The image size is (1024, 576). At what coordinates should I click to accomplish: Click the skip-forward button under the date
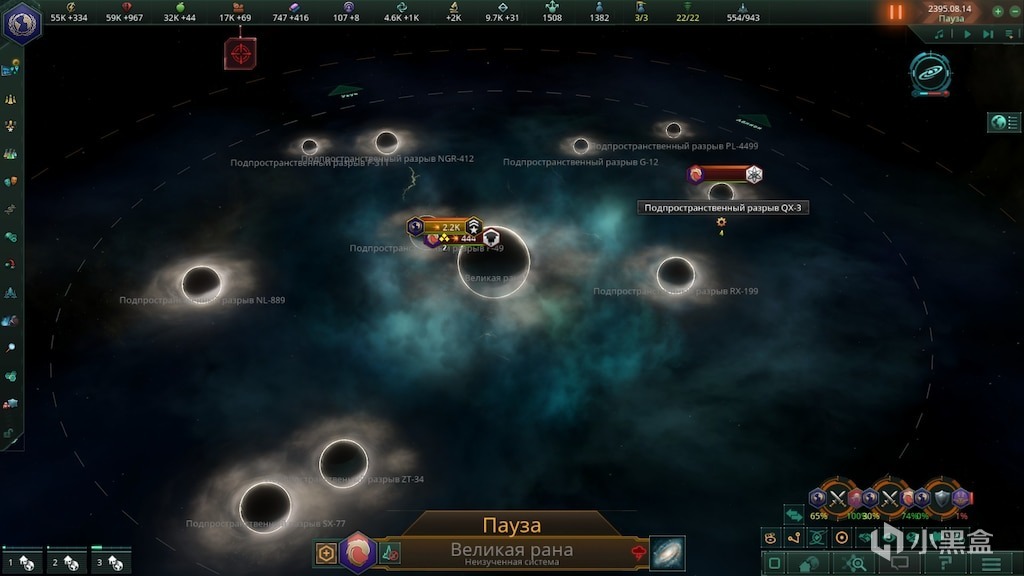pos(988,33)
